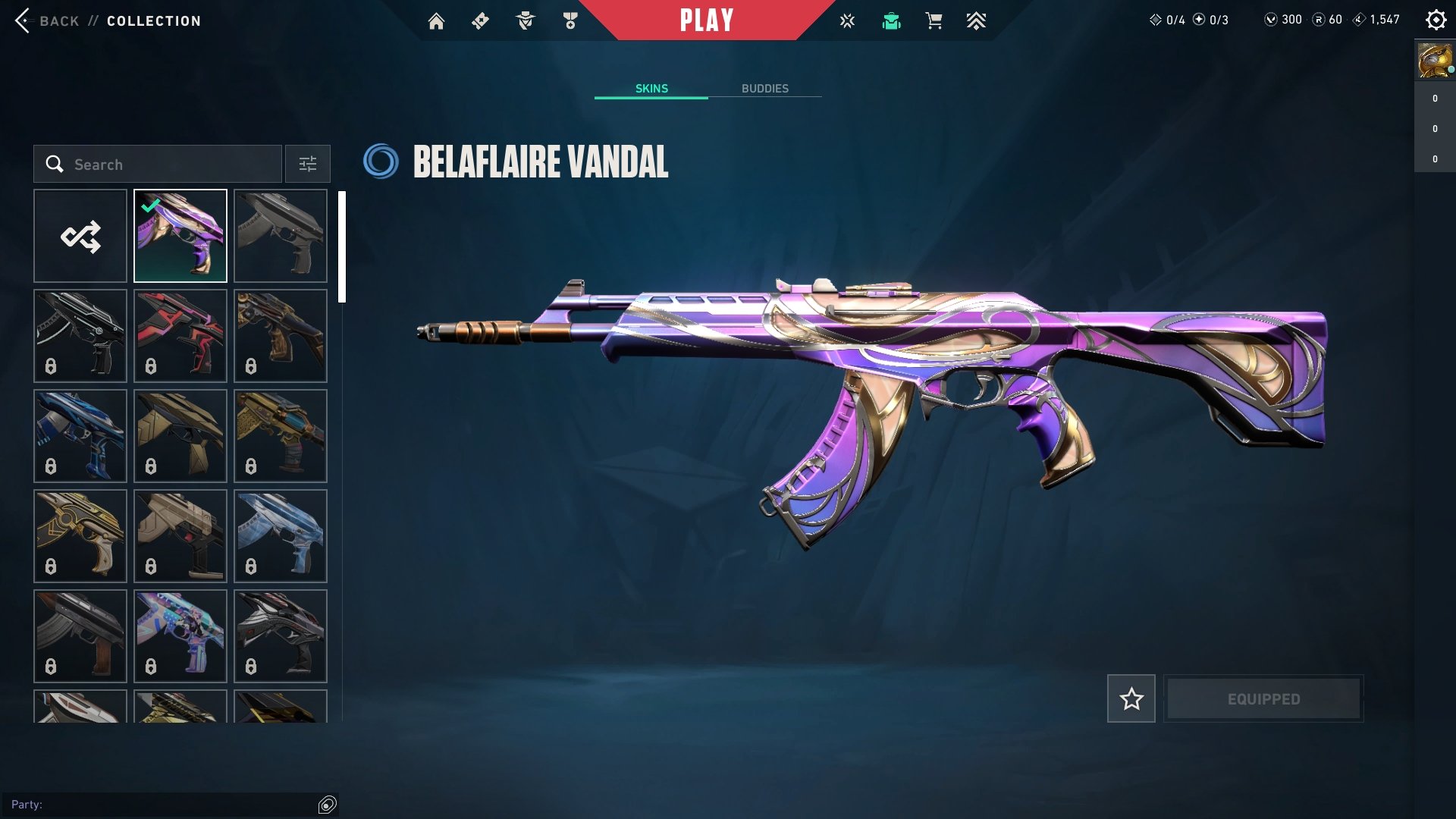Screen dimensions: 1456x819
Task: Open the graduation-cap icon in top bar
Action: point(891,21)
